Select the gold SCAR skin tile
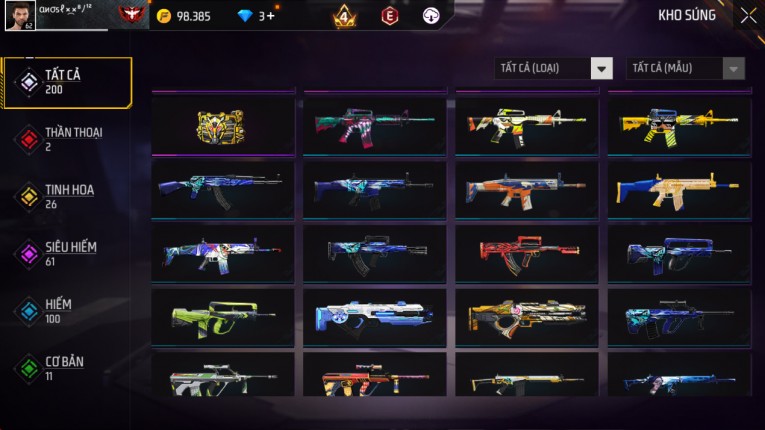 (x=679, y=188)
